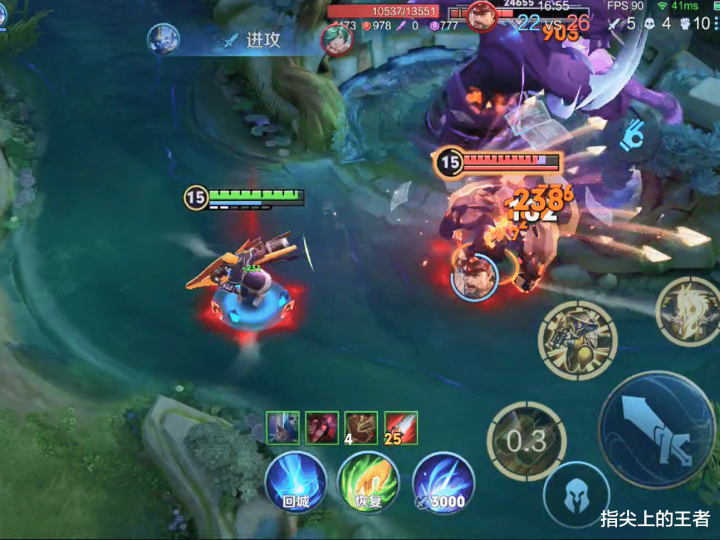Select the blue-haired figure item icon
The height and width of the screenshot is (540, 720).
pos(282,428)
